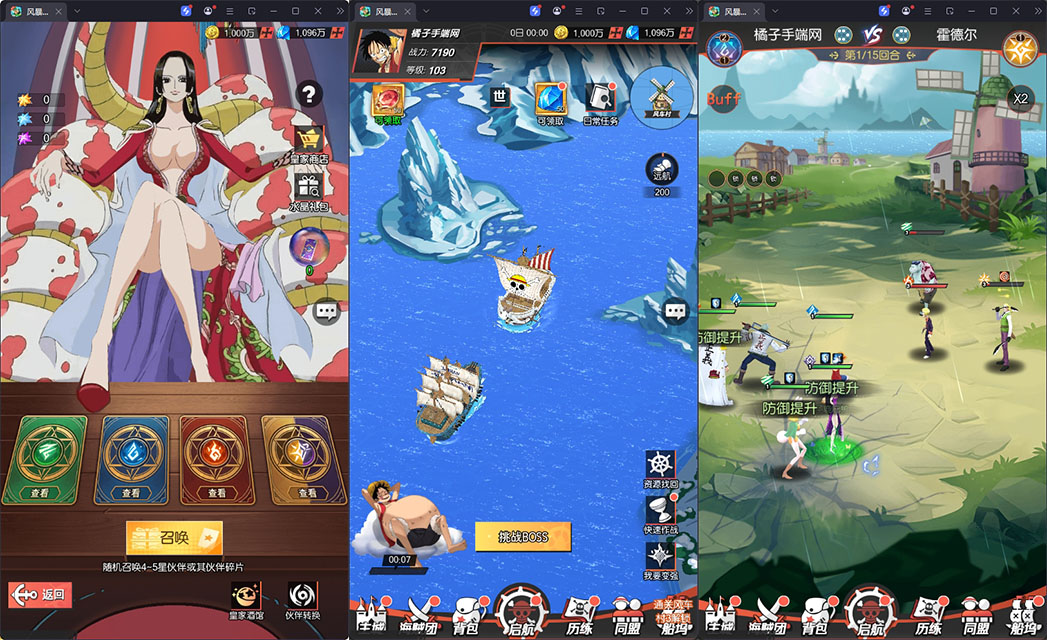1047x640 pixels.
Task: Open 资源找回 resource recovery ship wheel
Action: pos(660,468)
